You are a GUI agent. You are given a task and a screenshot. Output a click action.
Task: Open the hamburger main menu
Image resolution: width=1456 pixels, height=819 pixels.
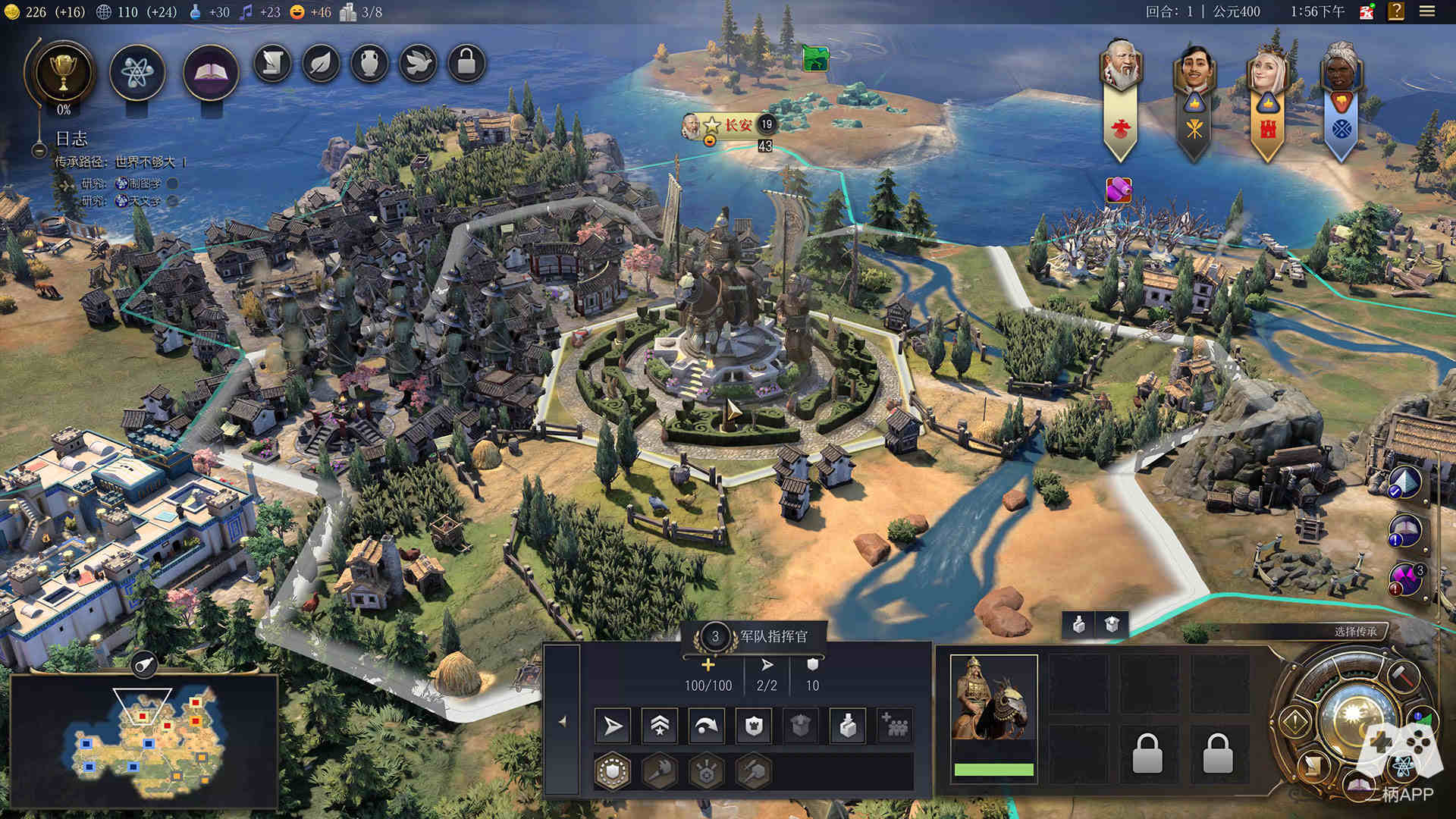(1427, 11)
